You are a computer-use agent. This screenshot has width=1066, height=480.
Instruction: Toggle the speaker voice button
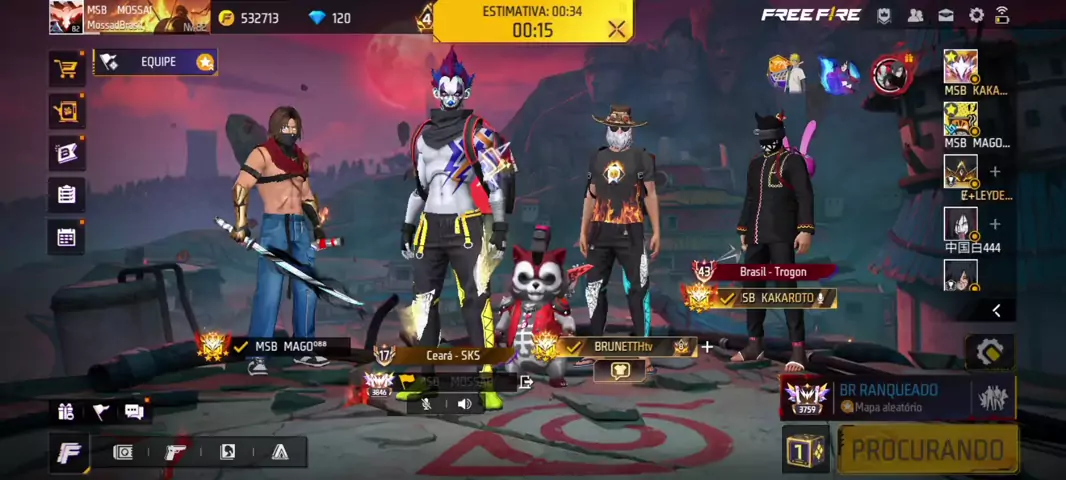pos(464,404)
